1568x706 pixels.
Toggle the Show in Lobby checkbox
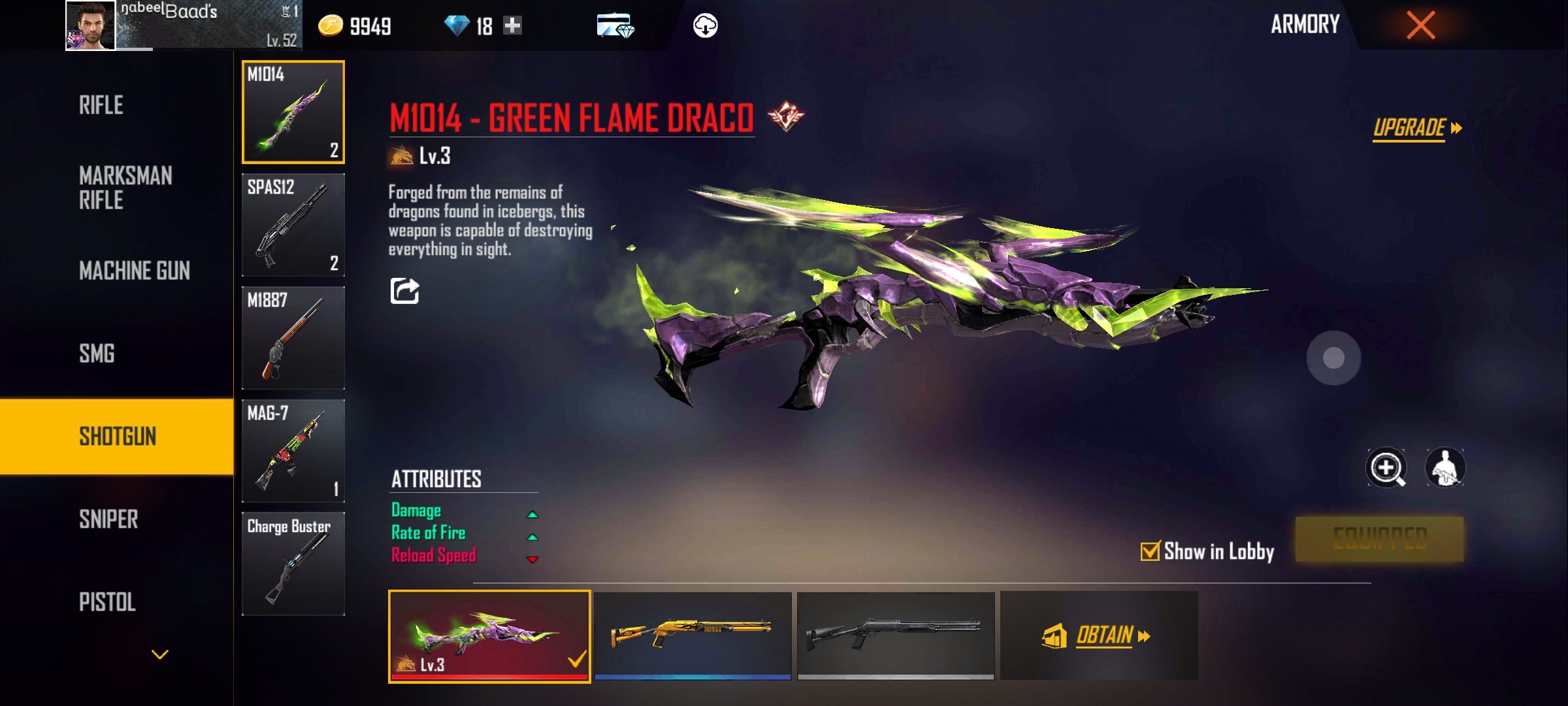[x=1150, y=551]
